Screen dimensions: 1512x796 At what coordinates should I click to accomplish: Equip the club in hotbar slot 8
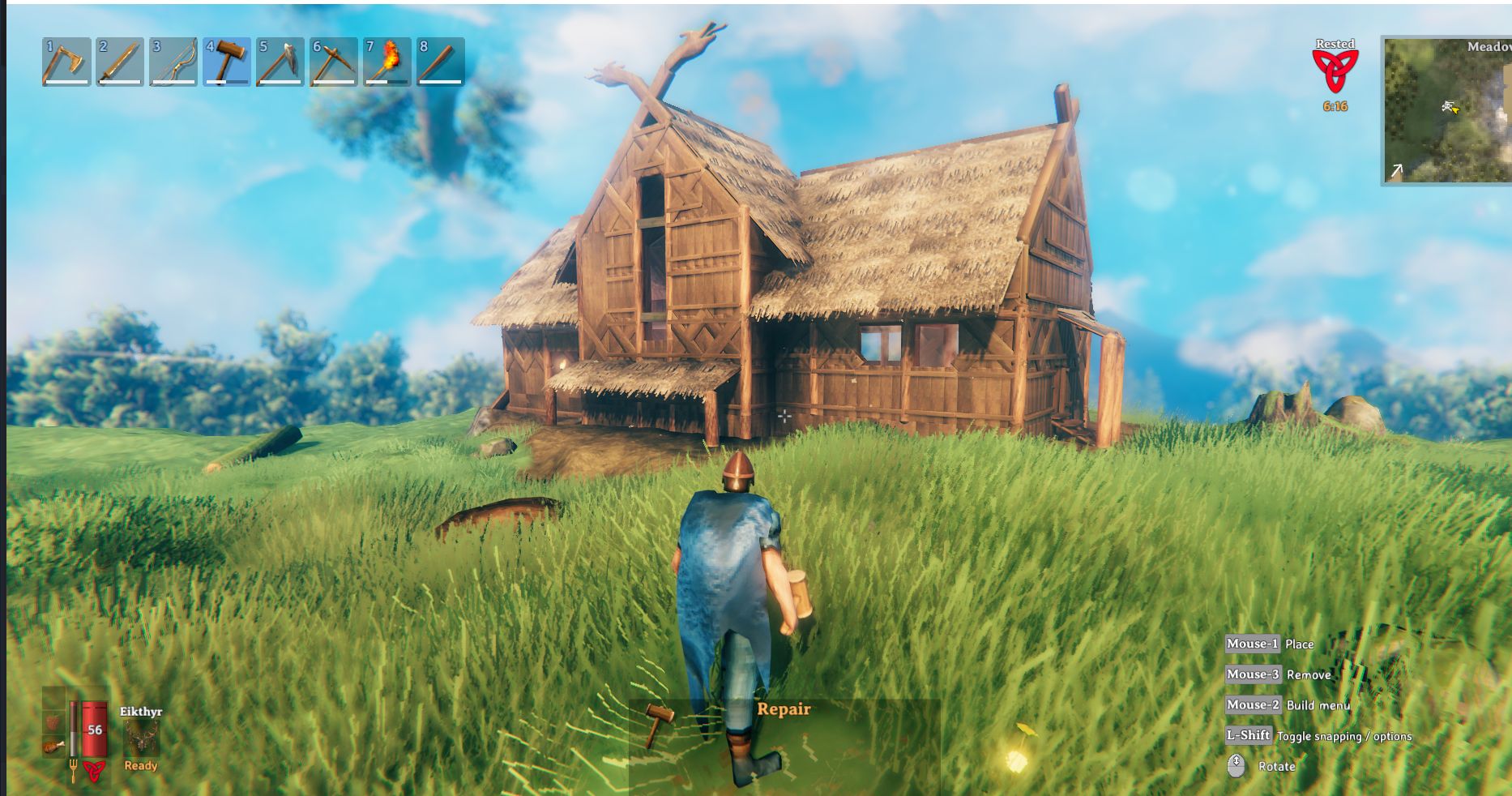(442, 62)
